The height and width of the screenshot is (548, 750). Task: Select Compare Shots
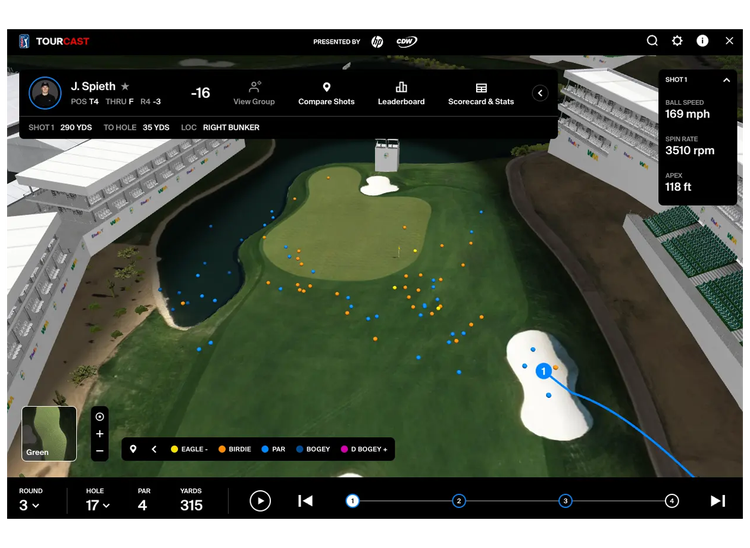pos(326,93)
